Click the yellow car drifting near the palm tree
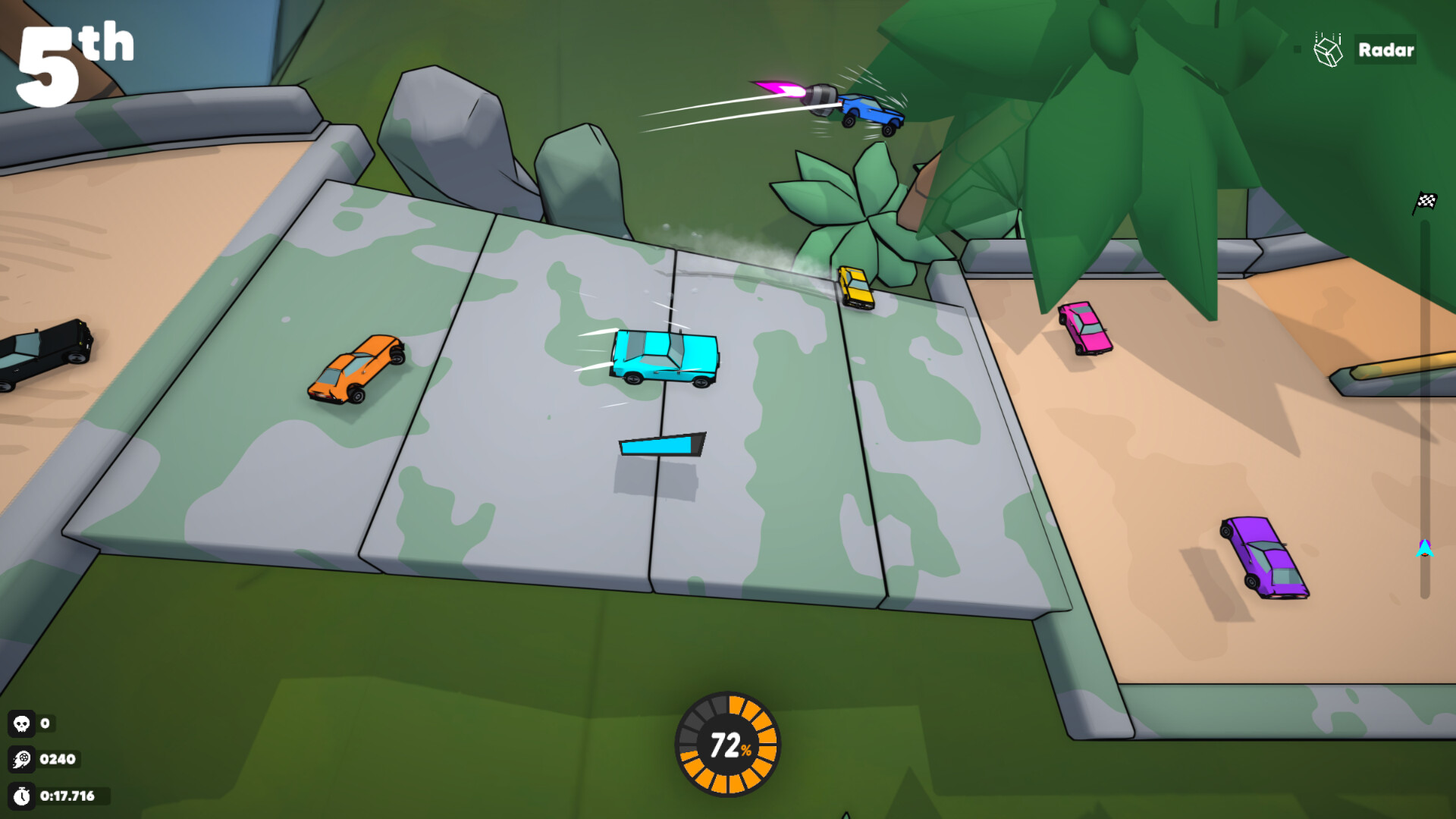 (x=858, y=289)
